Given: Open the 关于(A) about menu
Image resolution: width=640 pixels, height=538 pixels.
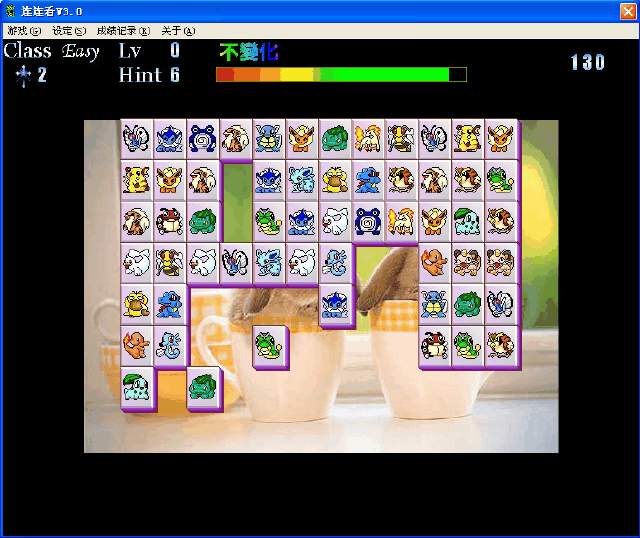Looking at the screenshot, I should point(178,31).
